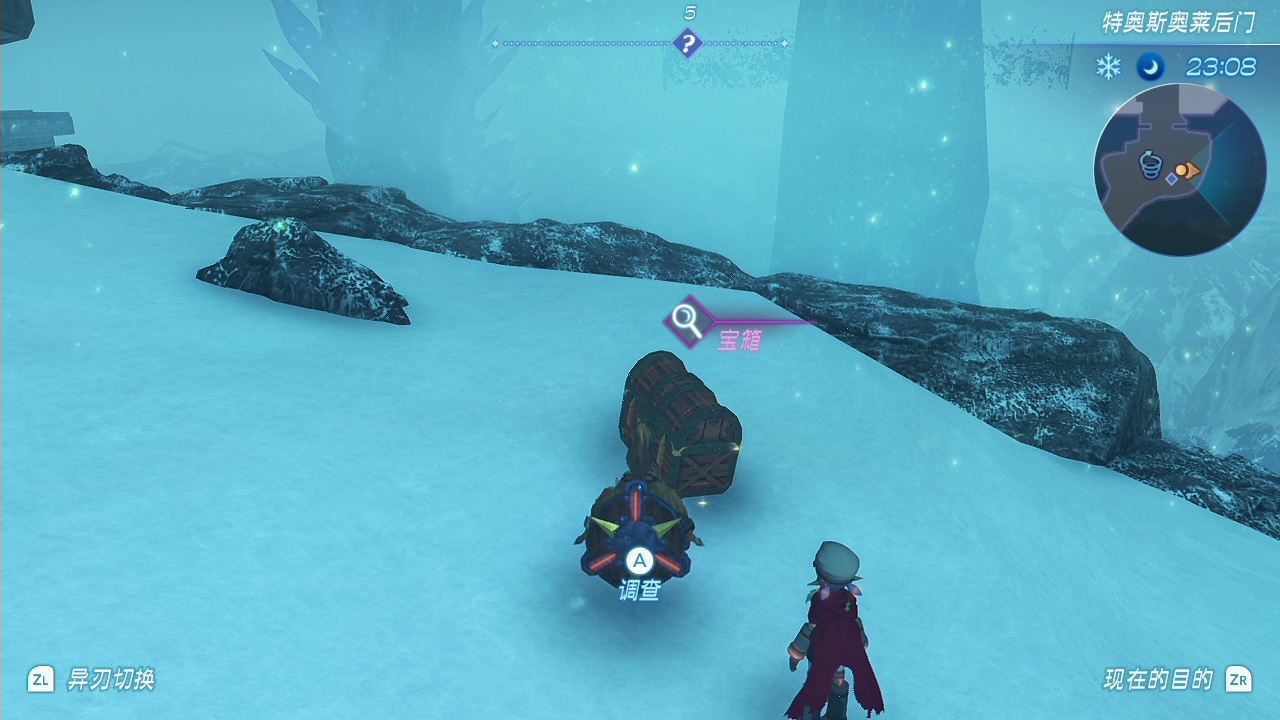
Task: Open 现在的目的 current objective
Action: [1158, 680]
